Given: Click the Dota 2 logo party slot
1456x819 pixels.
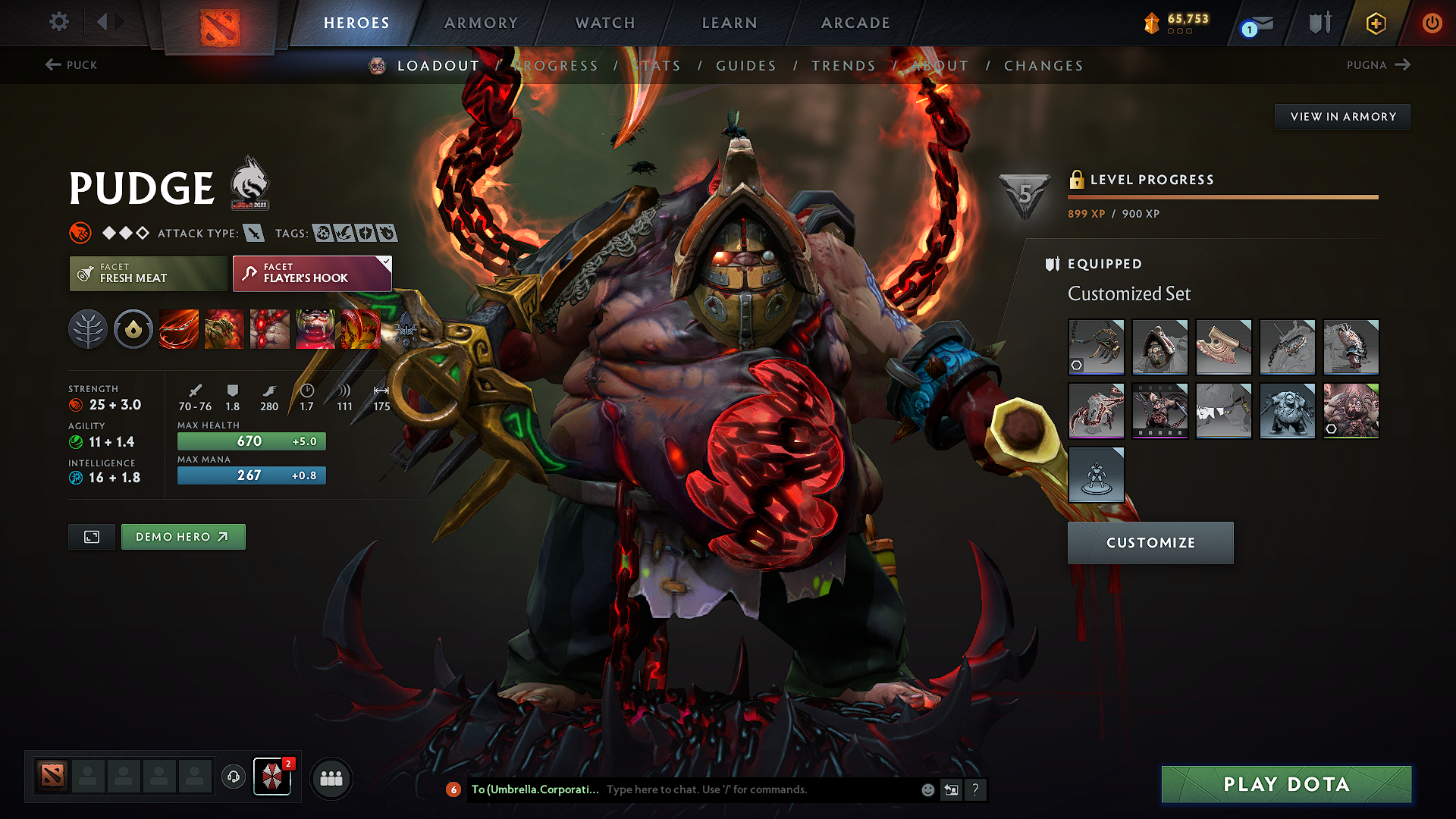Looking at the screenshot, I should click(x=51, y=777).
